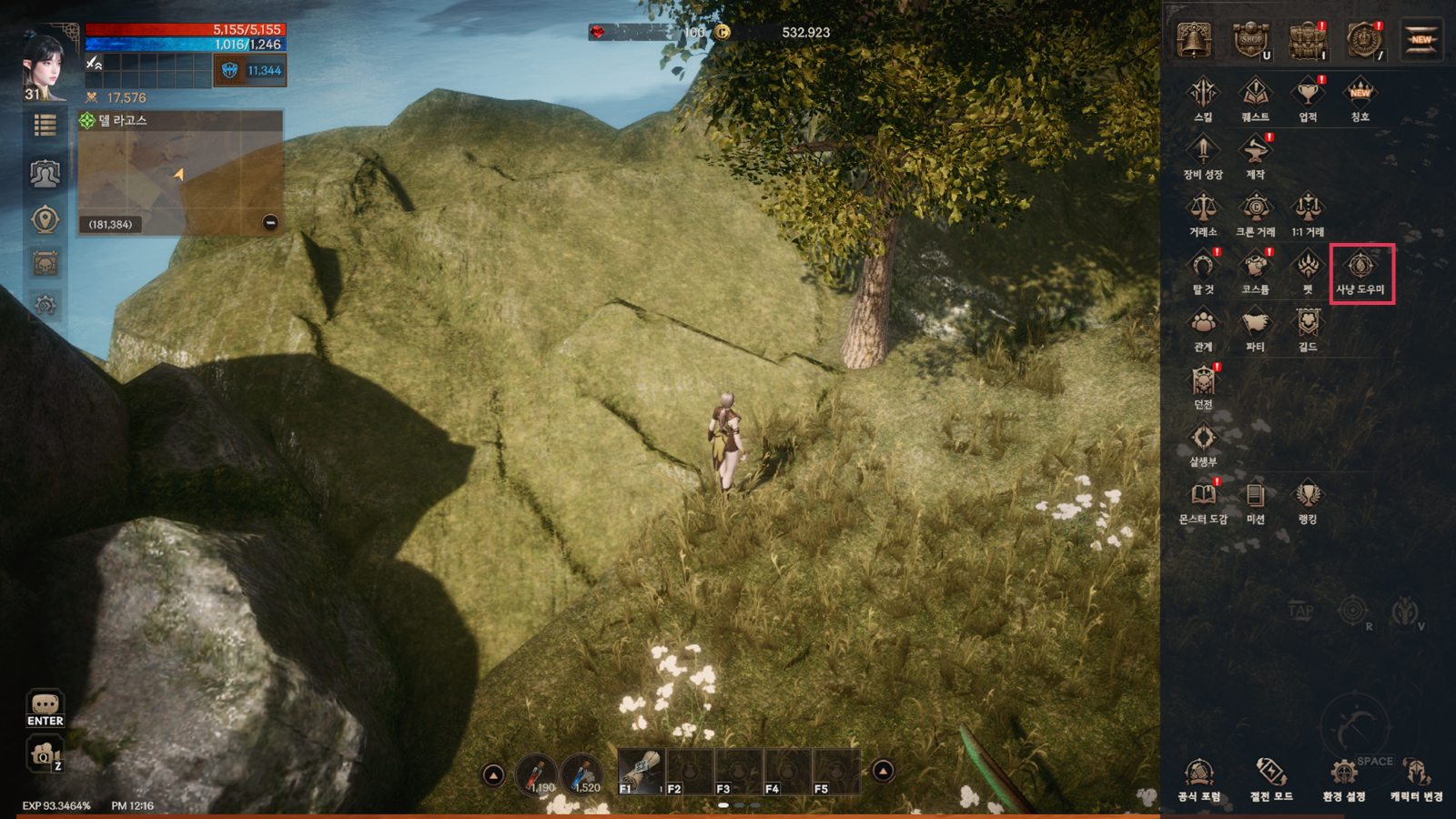Screen dimensions: 1456x819
Task: Activate 절전 모드 power saving mode
Action: coord(1271,780)
